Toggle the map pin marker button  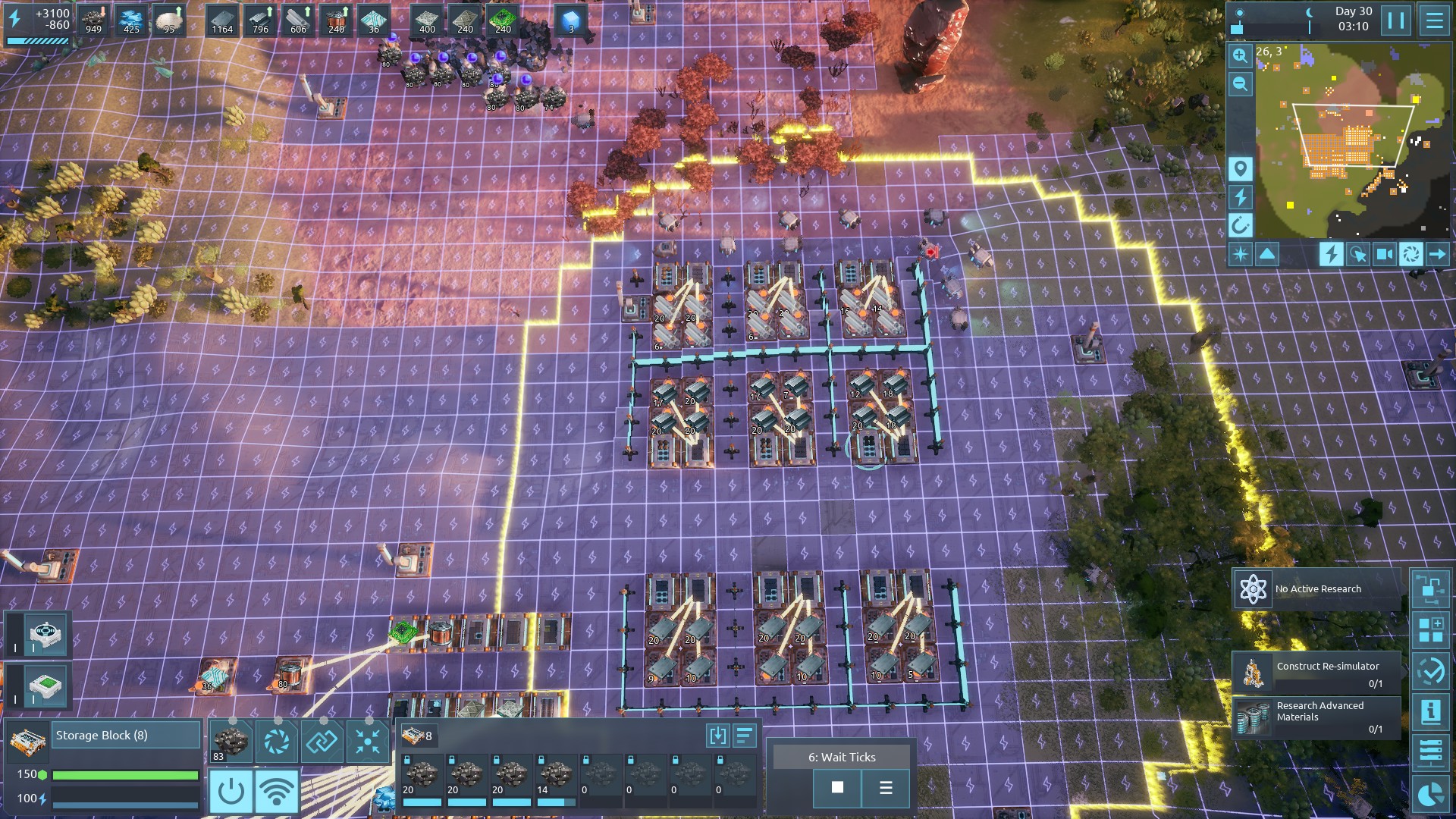coord(1240,168)
